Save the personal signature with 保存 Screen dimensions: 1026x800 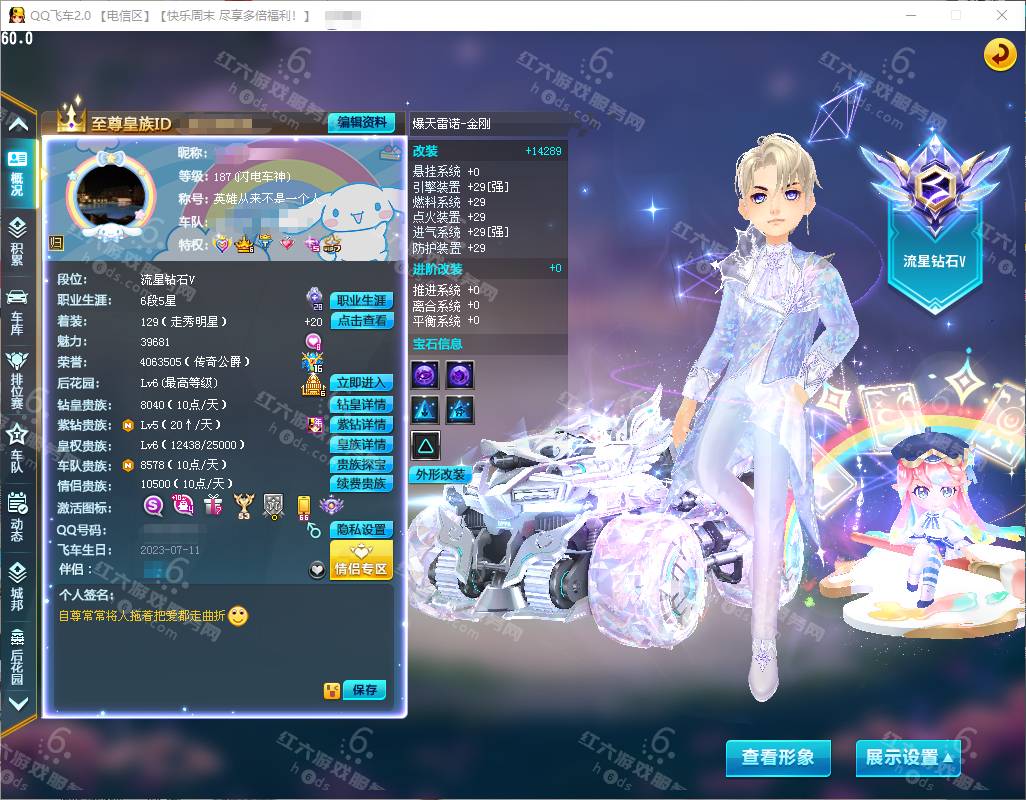click(x=365, y=690)
